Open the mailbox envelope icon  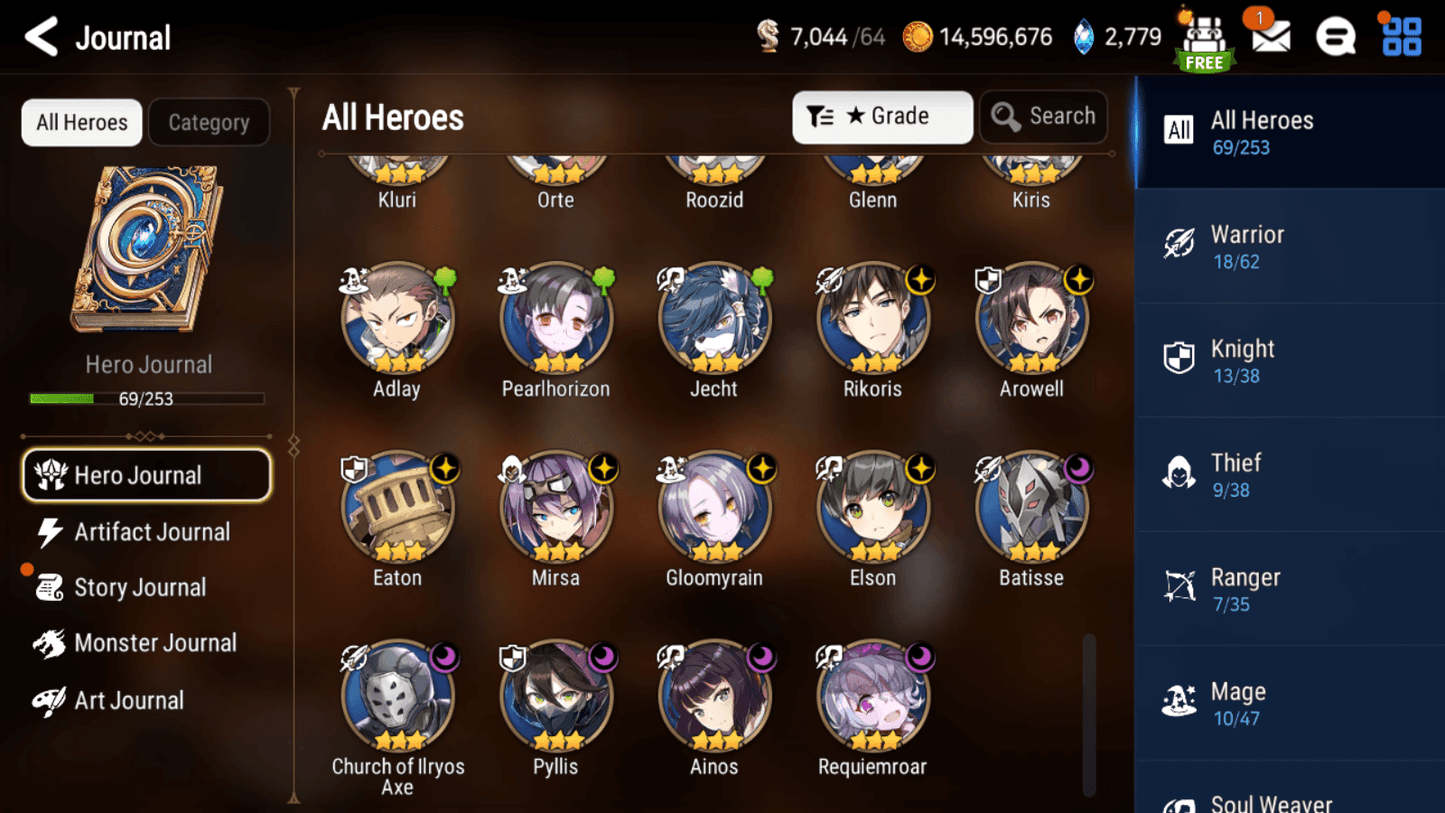[x=1270, y=37]
